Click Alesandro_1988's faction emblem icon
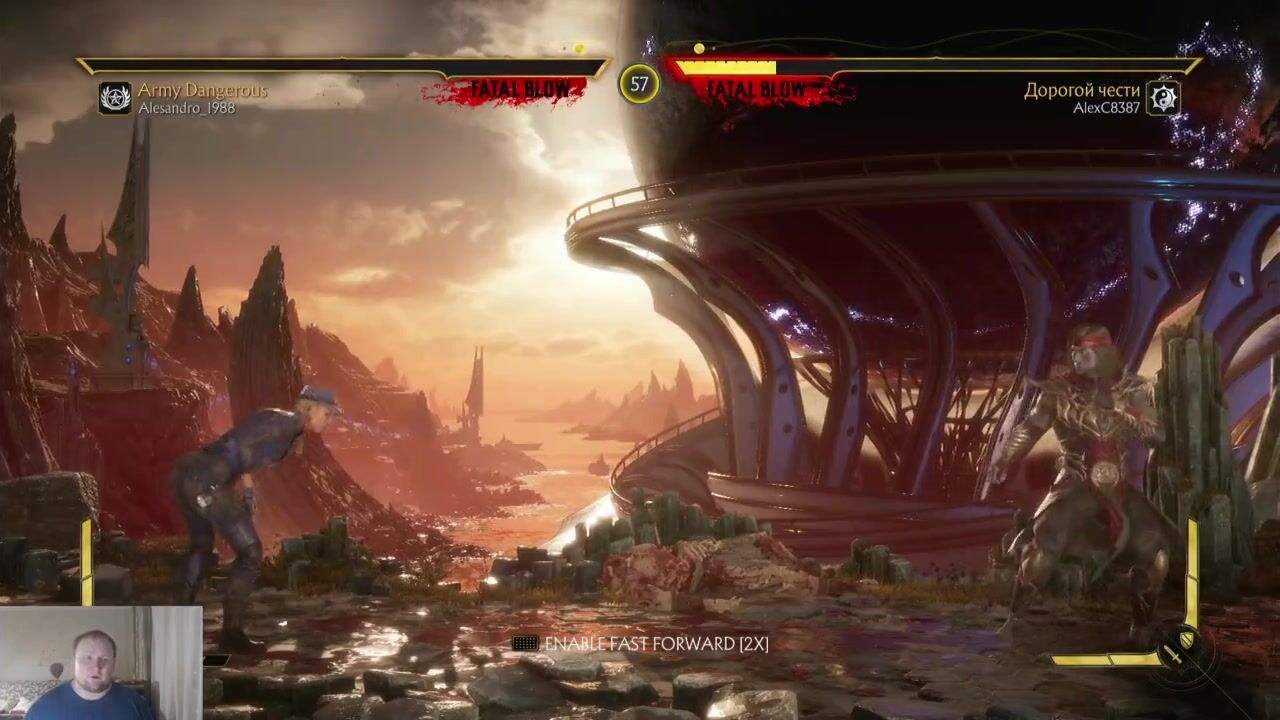The image size is (1280, 720). click(x=115, y=98)
